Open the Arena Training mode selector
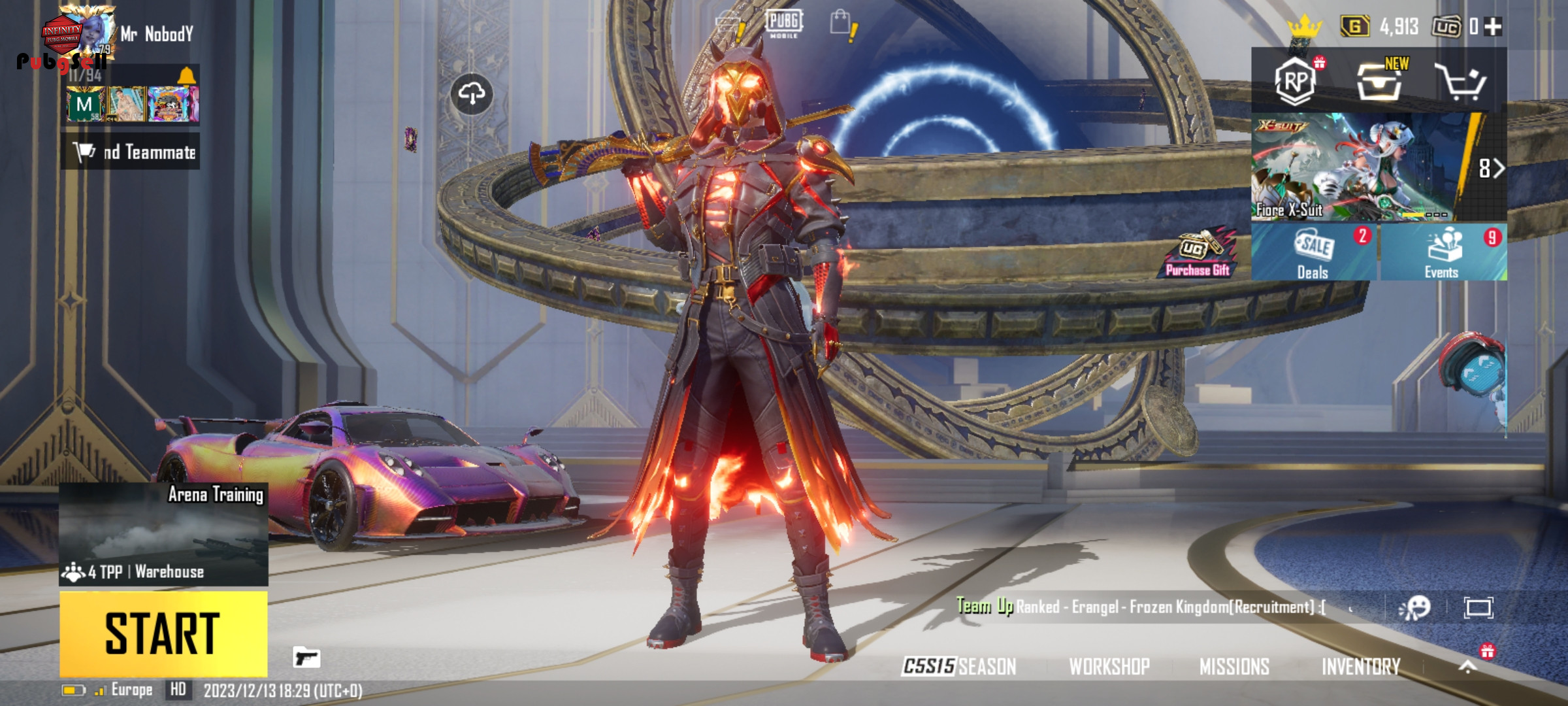The height and width of the screenshot is (706, 1568). click(x=163, y=534)
